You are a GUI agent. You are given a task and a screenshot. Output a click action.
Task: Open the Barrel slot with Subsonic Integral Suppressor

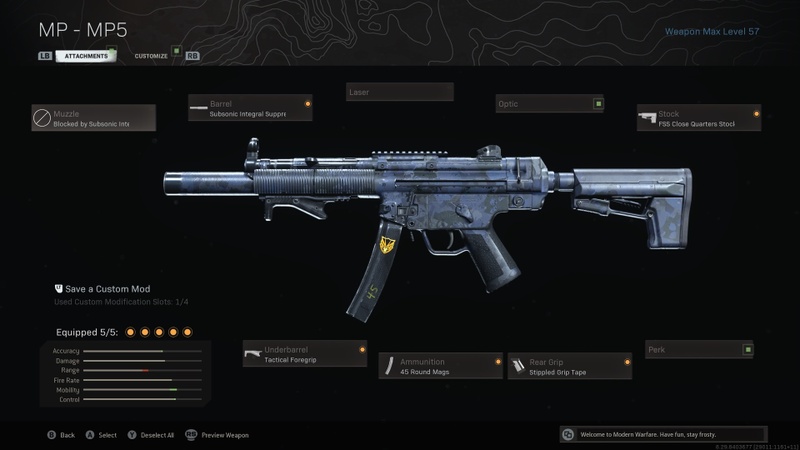250,108
